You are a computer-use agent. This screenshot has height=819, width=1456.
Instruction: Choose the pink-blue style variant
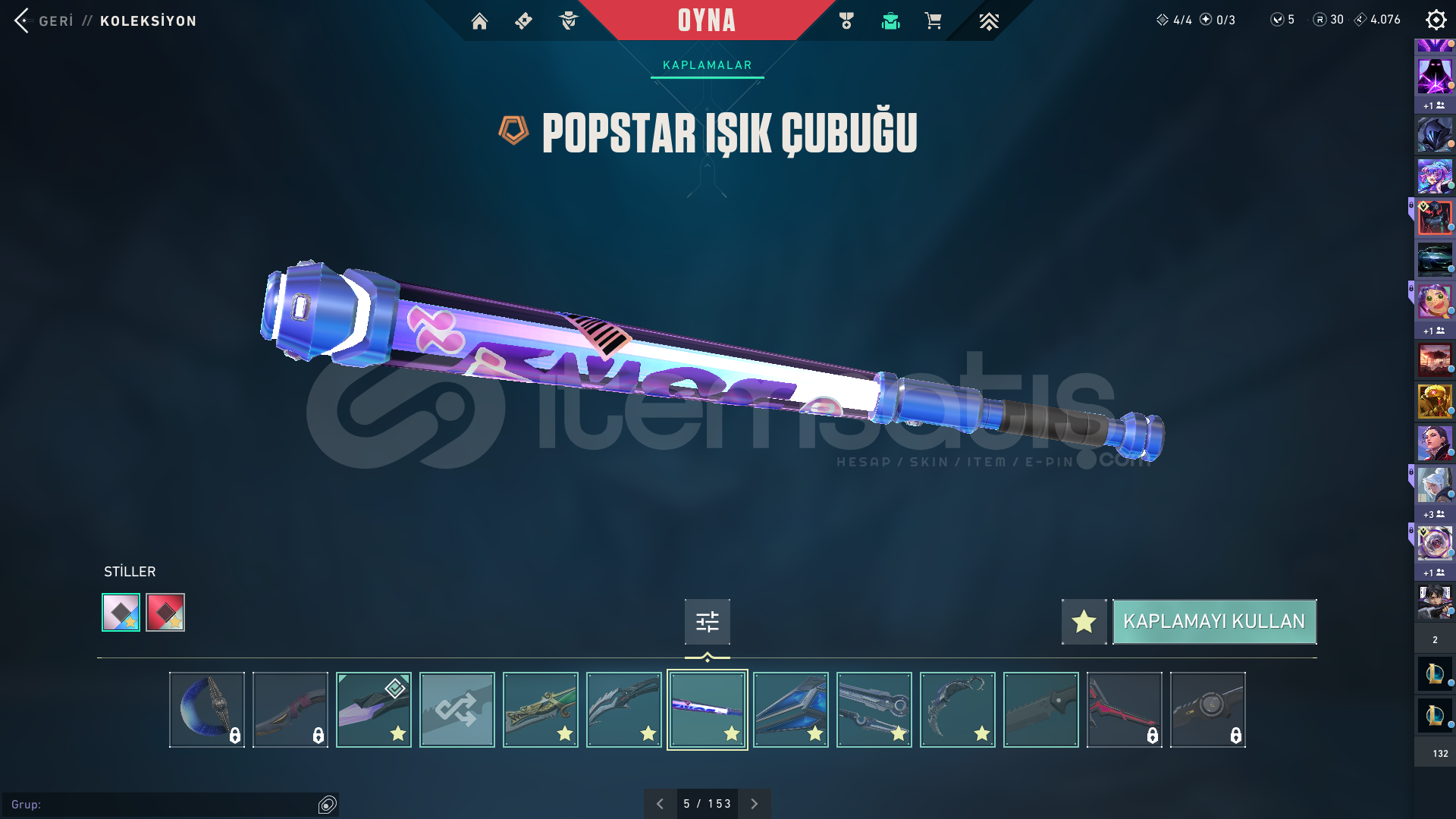(121, 612)
